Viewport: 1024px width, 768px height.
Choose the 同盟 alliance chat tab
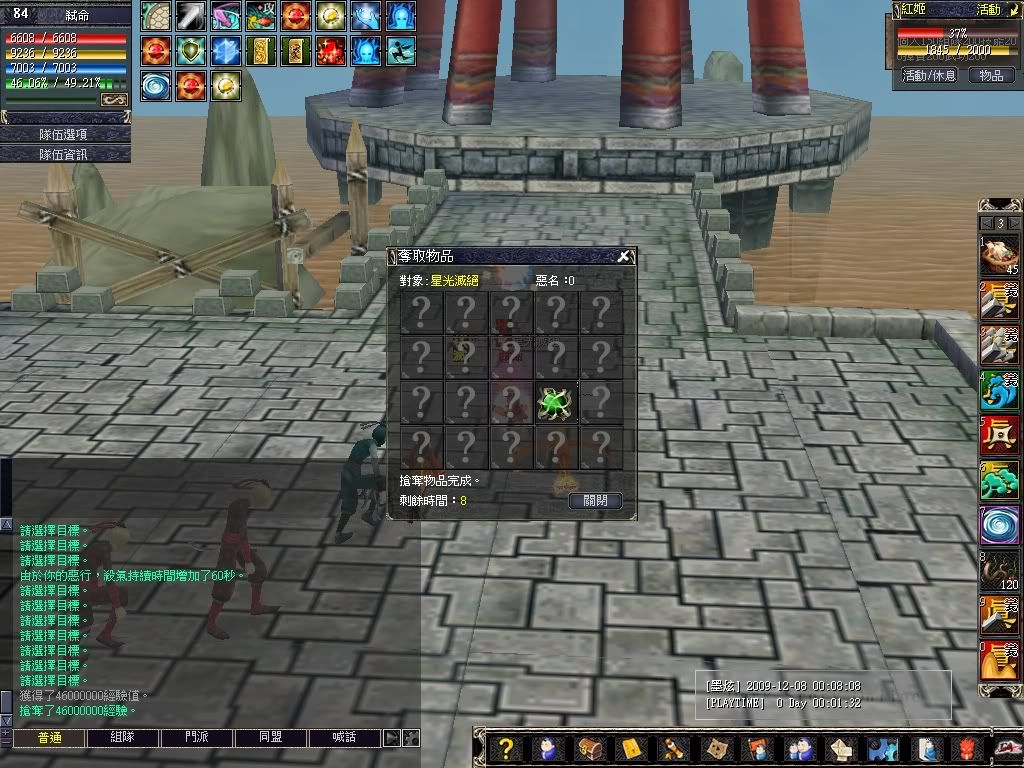[x=270, y=738]
